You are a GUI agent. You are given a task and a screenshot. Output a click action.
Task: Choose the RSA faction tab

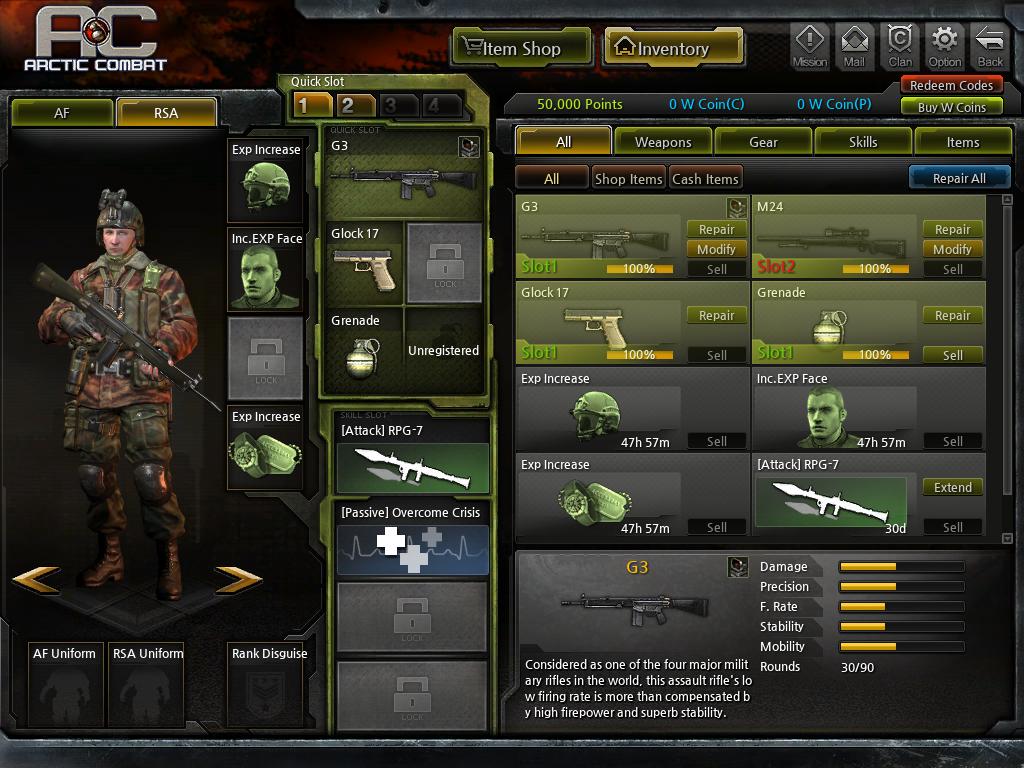coord(166,113)
